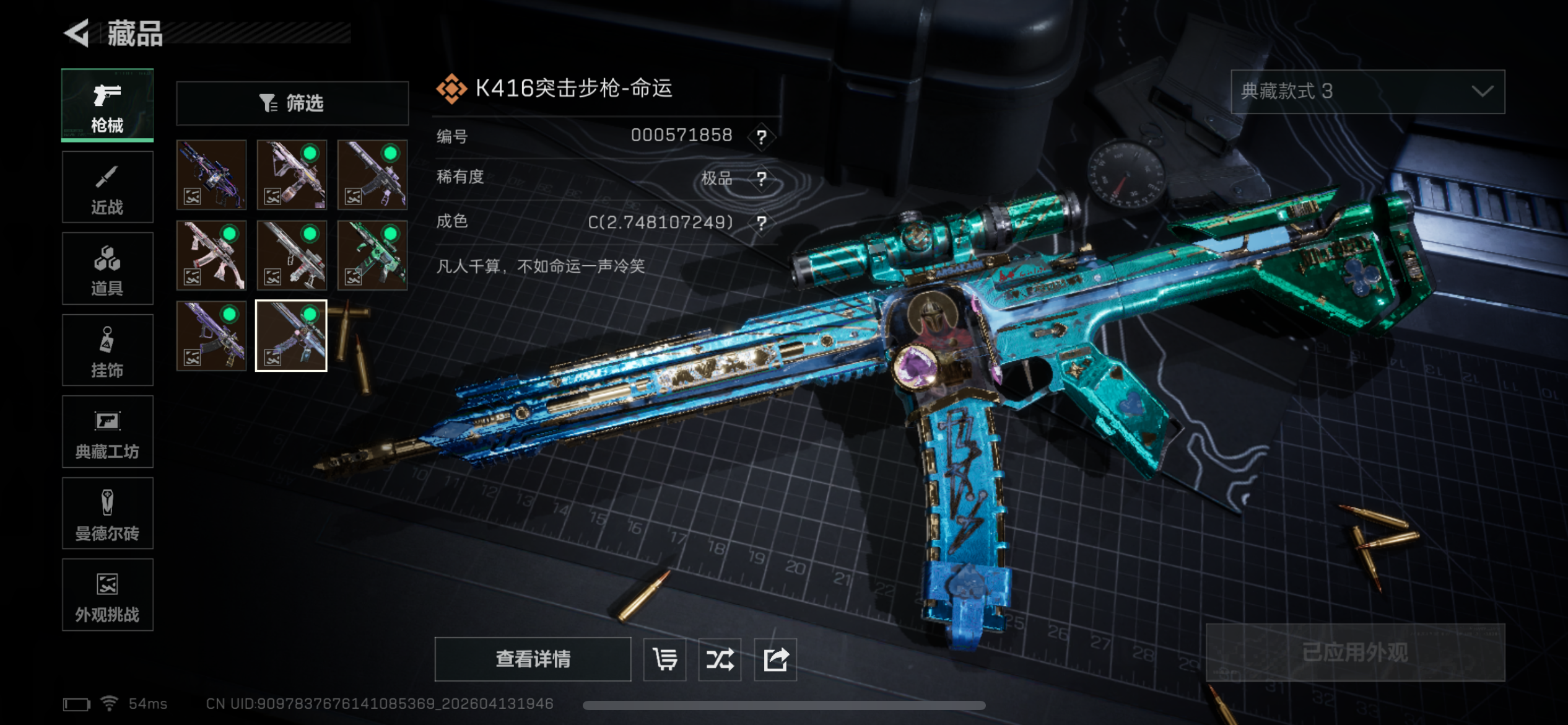Click the 查看详情 view details button
Viewport: 1568px width, 725px height.
(x=533, y=659)
